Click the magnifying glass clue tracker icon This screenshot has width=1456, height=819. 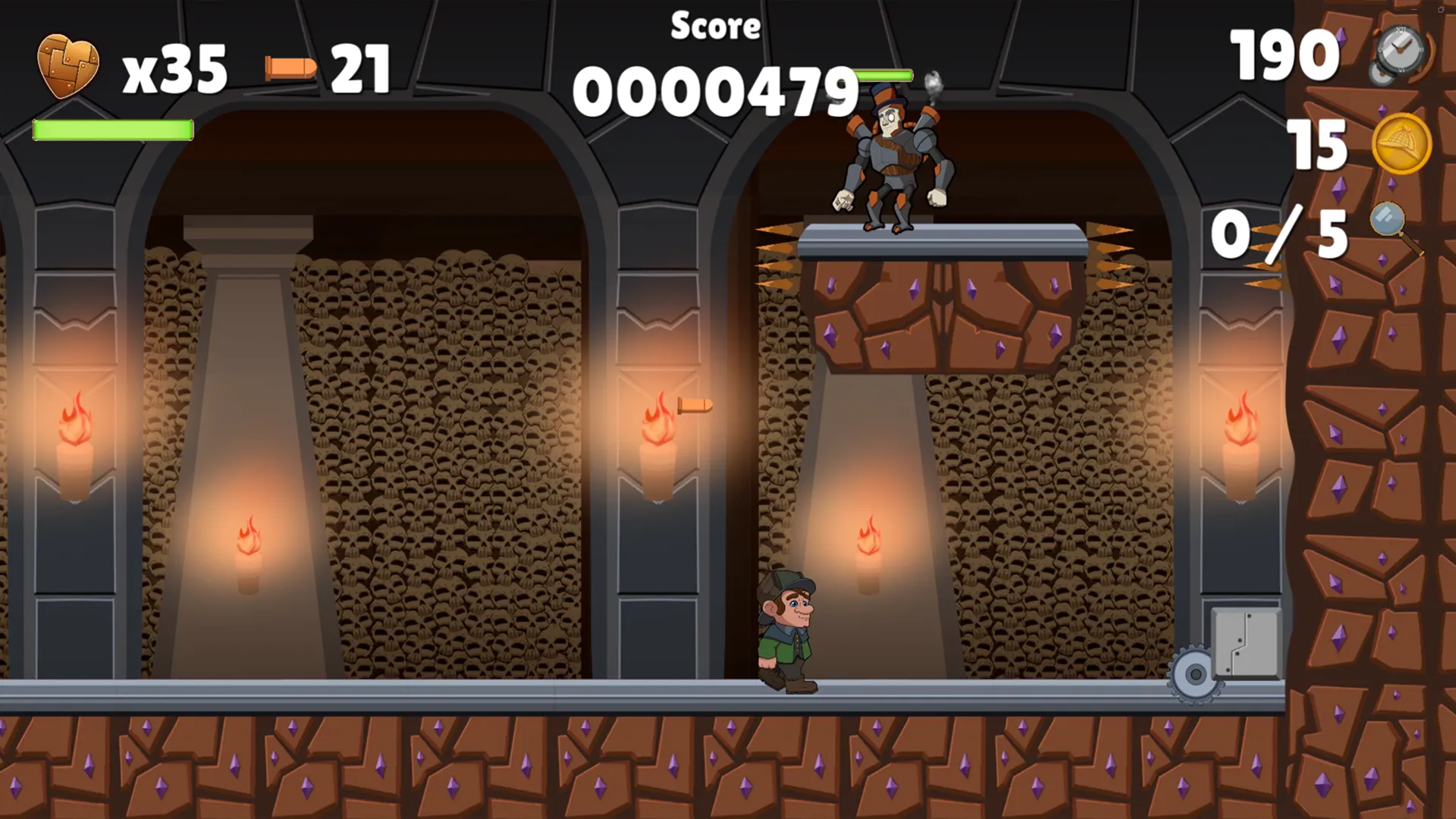click(x=1394, y=227)
